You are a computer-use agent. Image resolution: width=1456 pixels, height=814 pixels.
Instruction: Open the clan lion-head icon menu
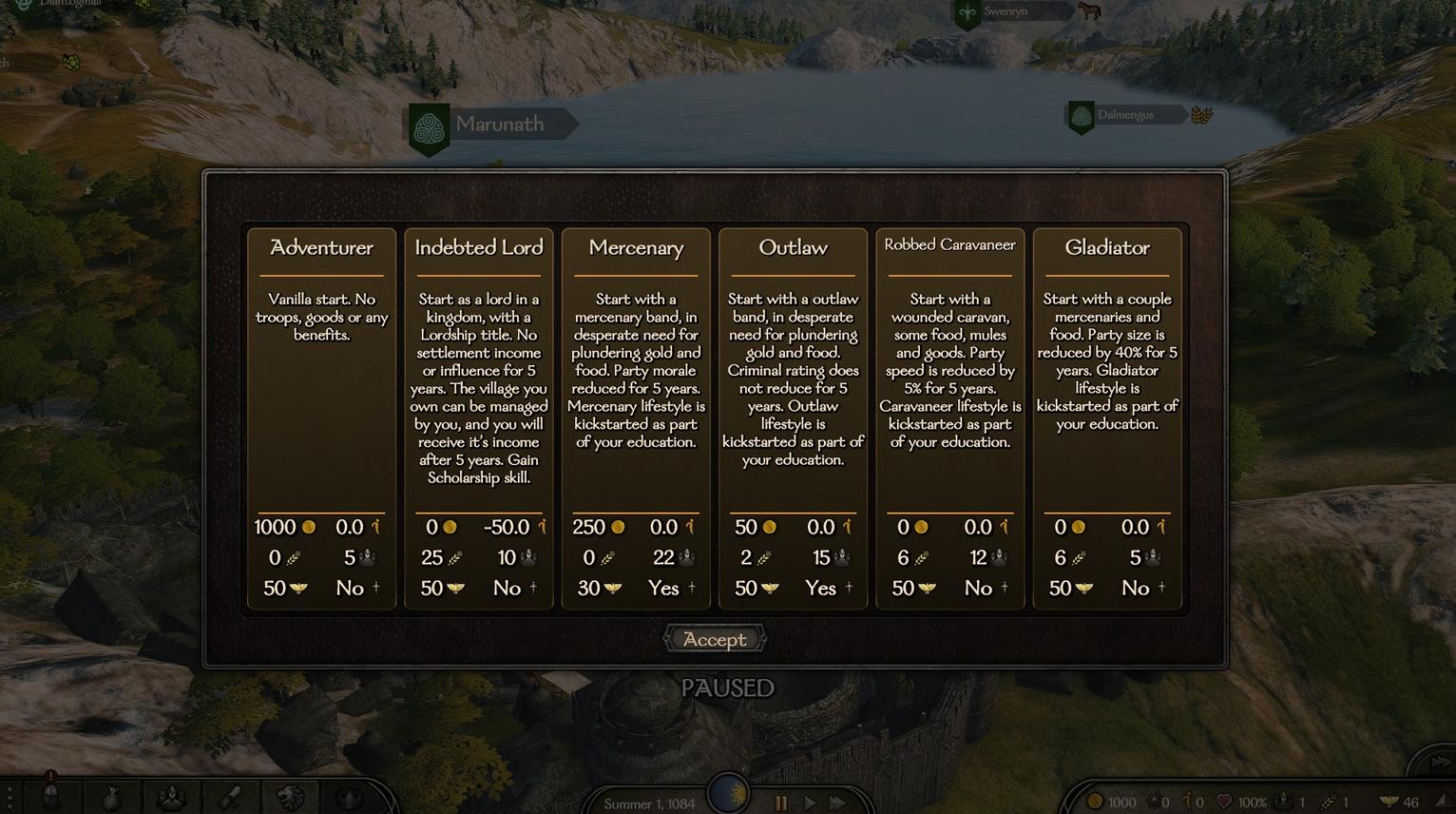point(291,798)
